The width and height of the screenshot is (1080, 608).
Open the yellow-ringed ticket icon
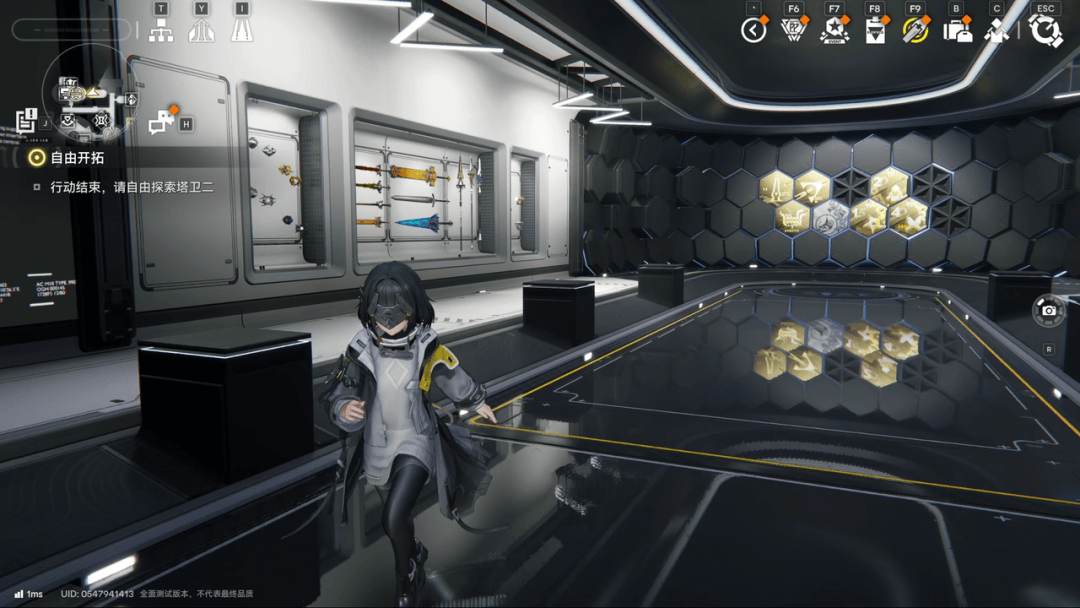[x=915, y=31]
